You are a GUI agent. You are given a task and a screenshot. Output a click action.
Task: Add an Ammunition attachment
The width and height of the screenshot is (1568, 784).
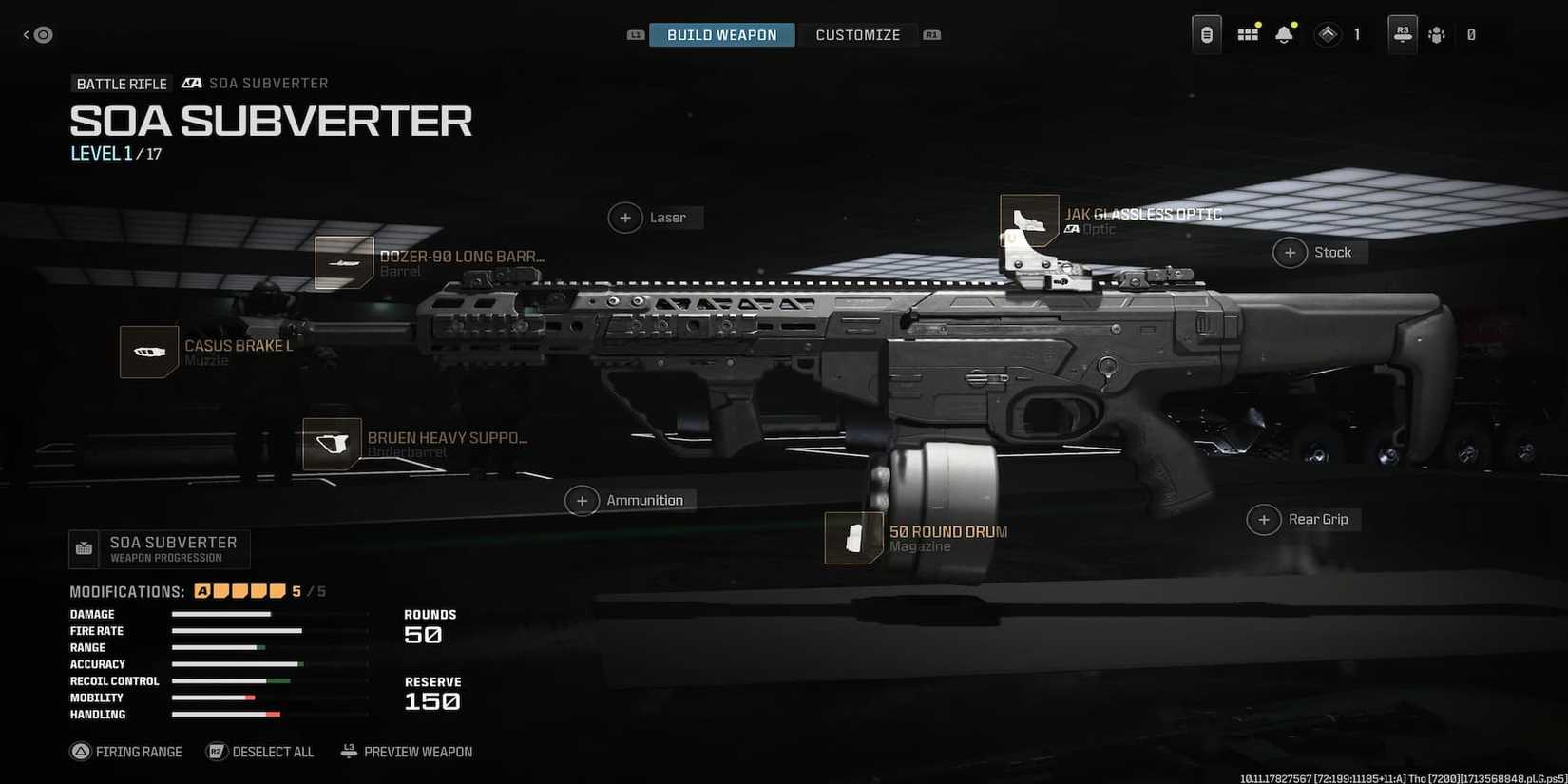[583, 500]
